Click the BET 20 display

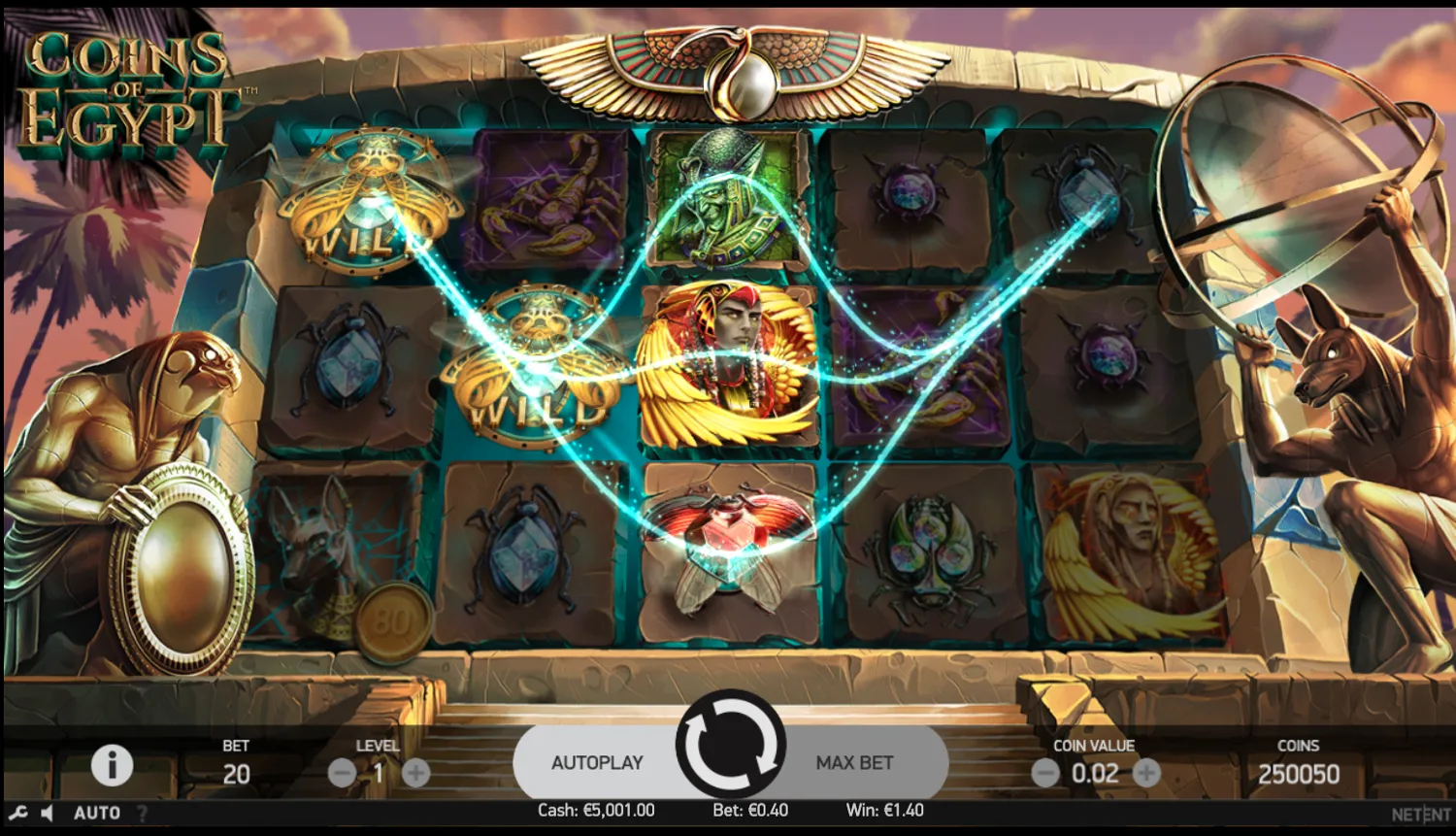[x=235, y=762]
